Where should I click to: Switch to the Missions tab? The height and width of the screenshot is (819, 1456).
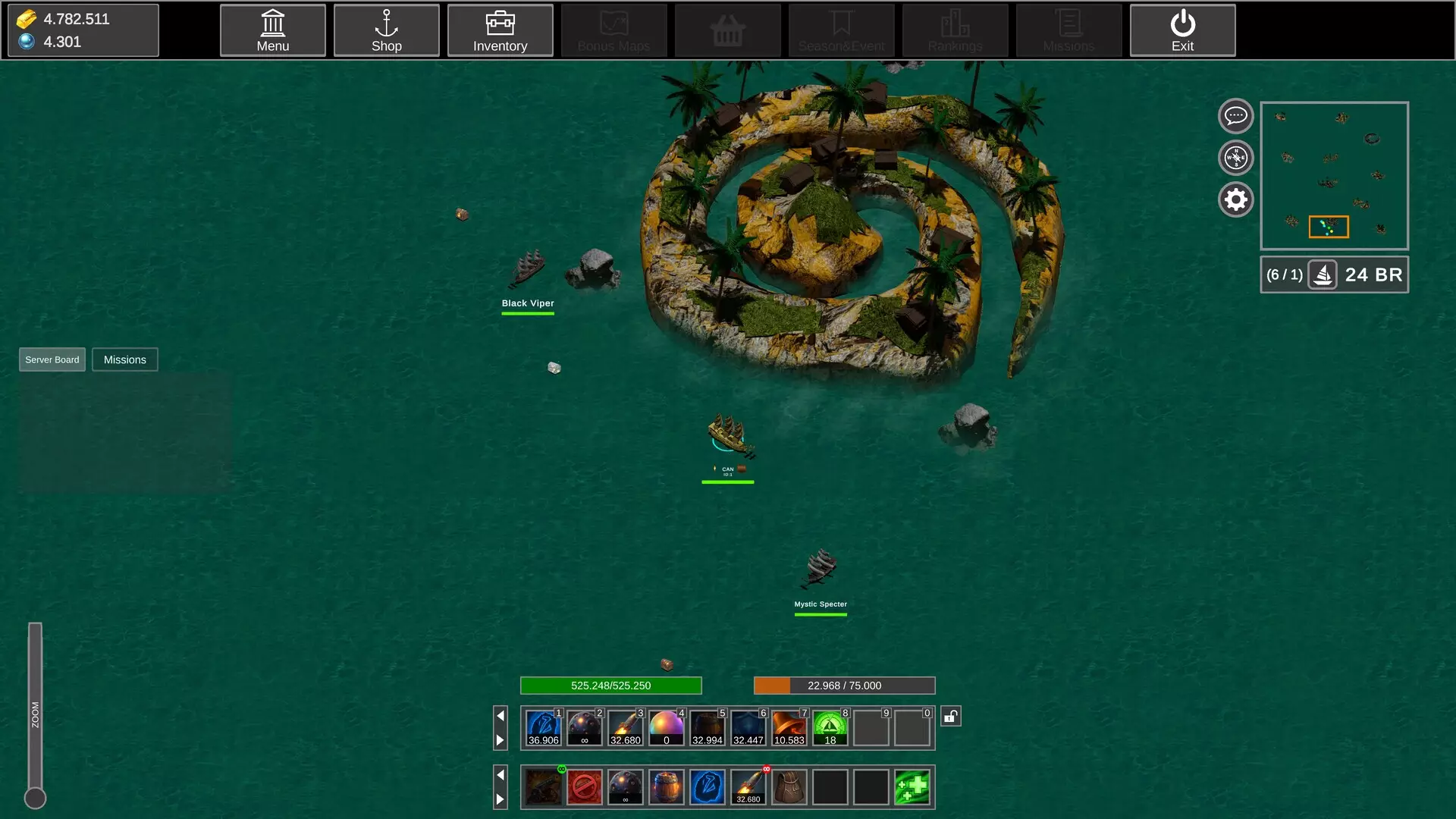pos(124,359)
